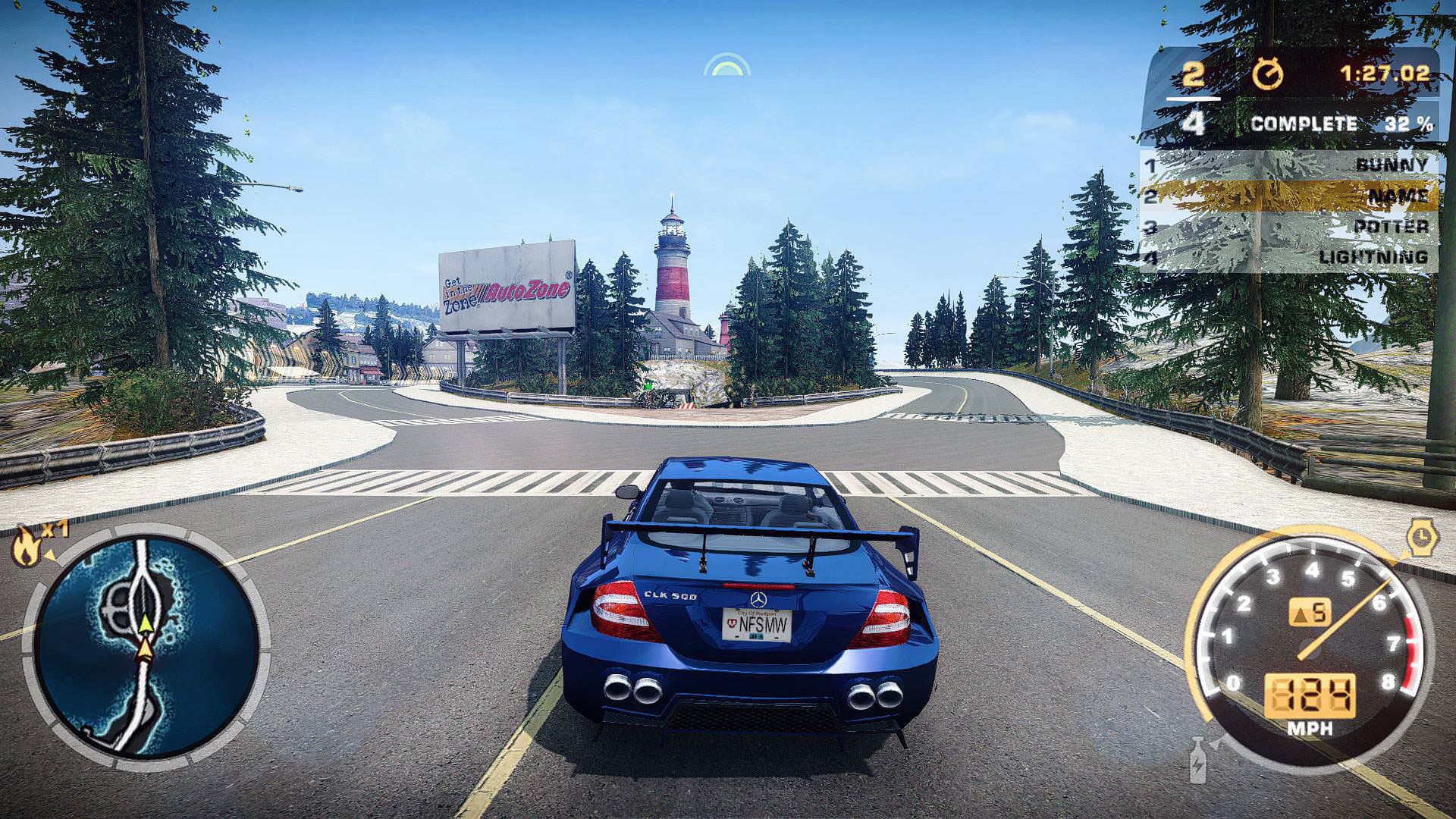1456x819 pixels.
Task: Click the nitrous bottle icon
Action: click(1197, 761)
